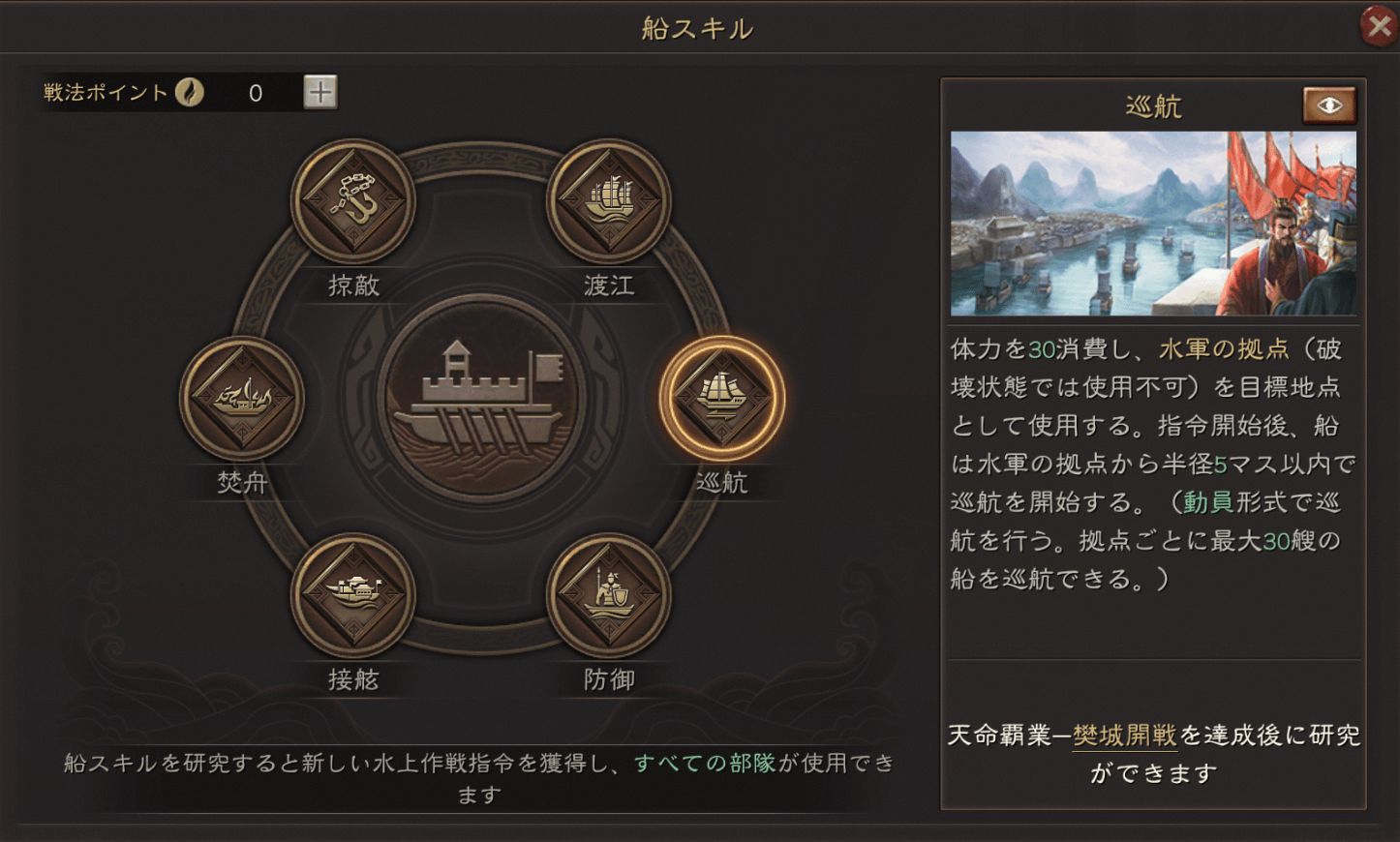Enable preview of the cruising animation
The image size is (1400, 842).
[x=1329, y=105]
